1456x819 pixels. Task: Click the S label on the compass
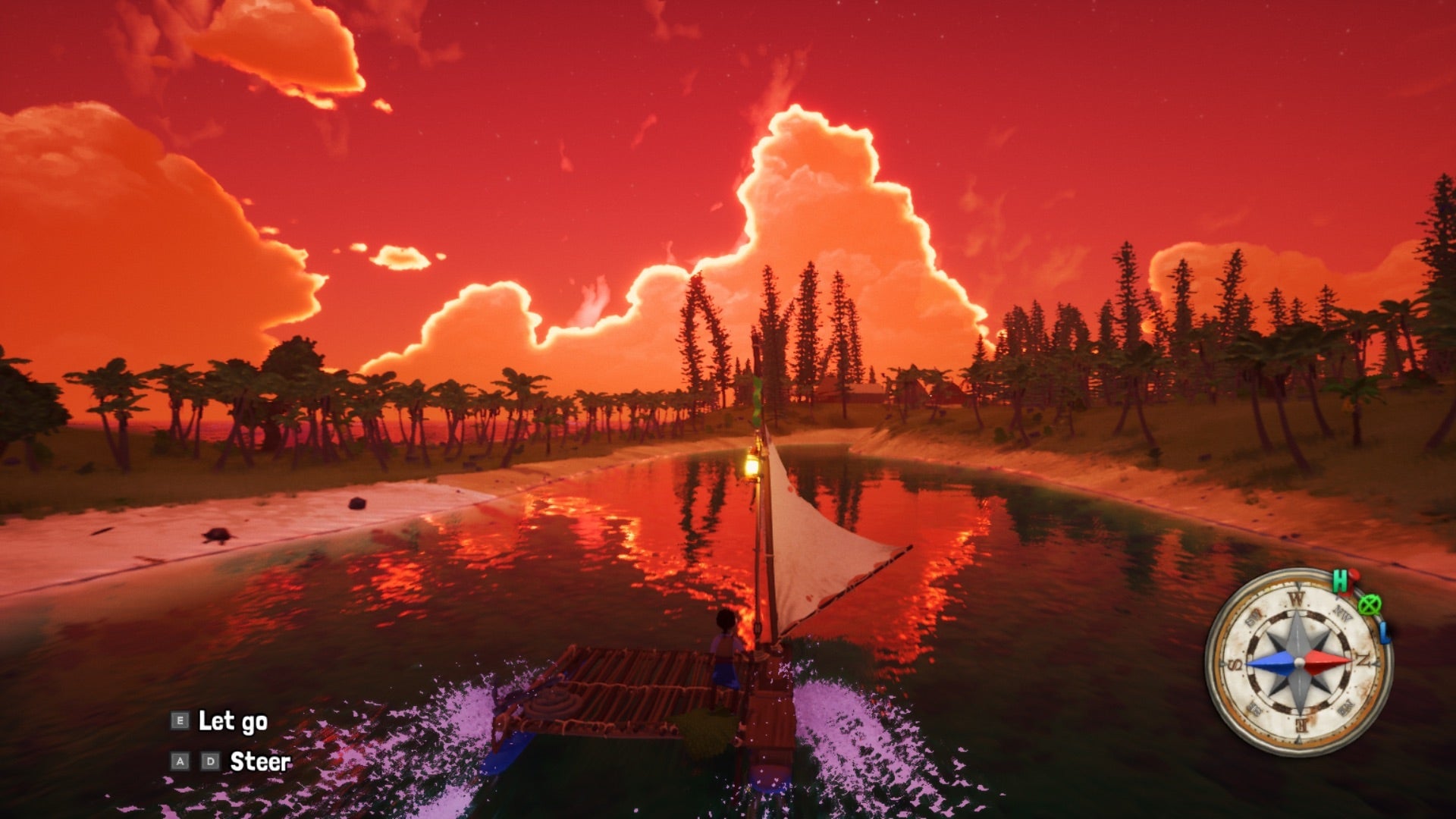[x=1234, y=664]
